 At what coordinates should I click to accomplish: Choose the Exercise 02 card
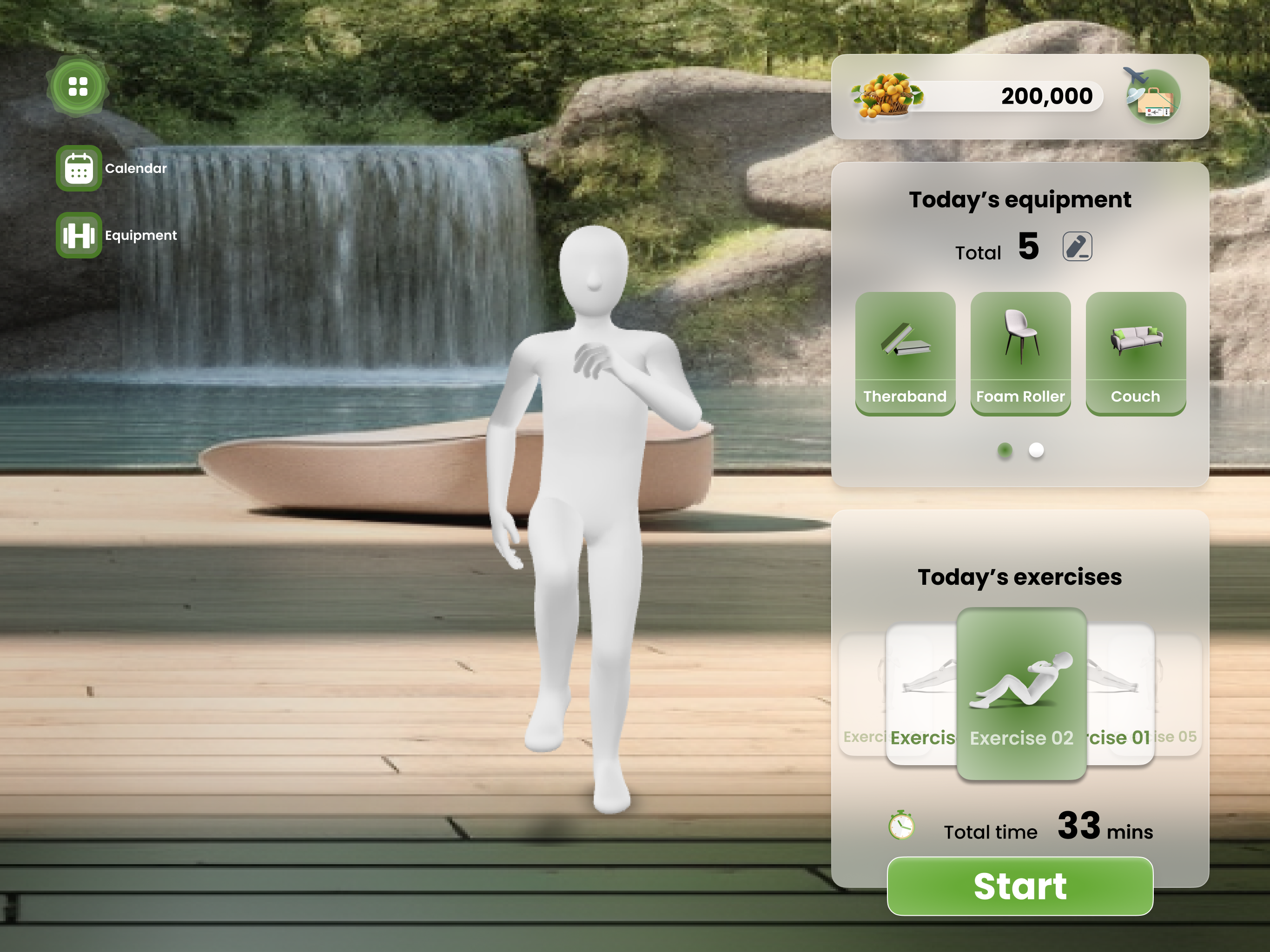(x=1021, y=694)
